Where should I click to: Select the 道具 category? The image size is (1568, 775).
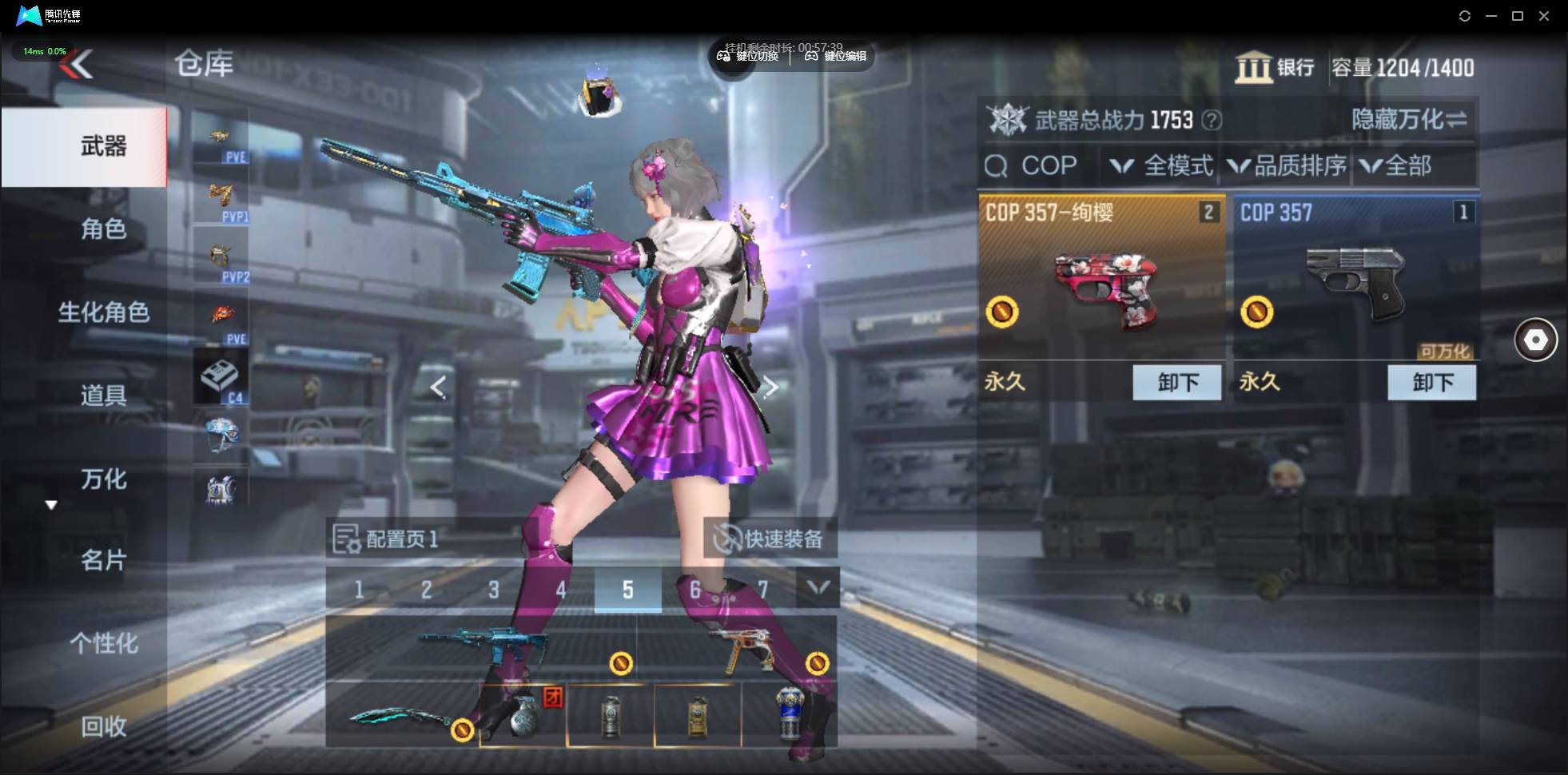(103, 395)
